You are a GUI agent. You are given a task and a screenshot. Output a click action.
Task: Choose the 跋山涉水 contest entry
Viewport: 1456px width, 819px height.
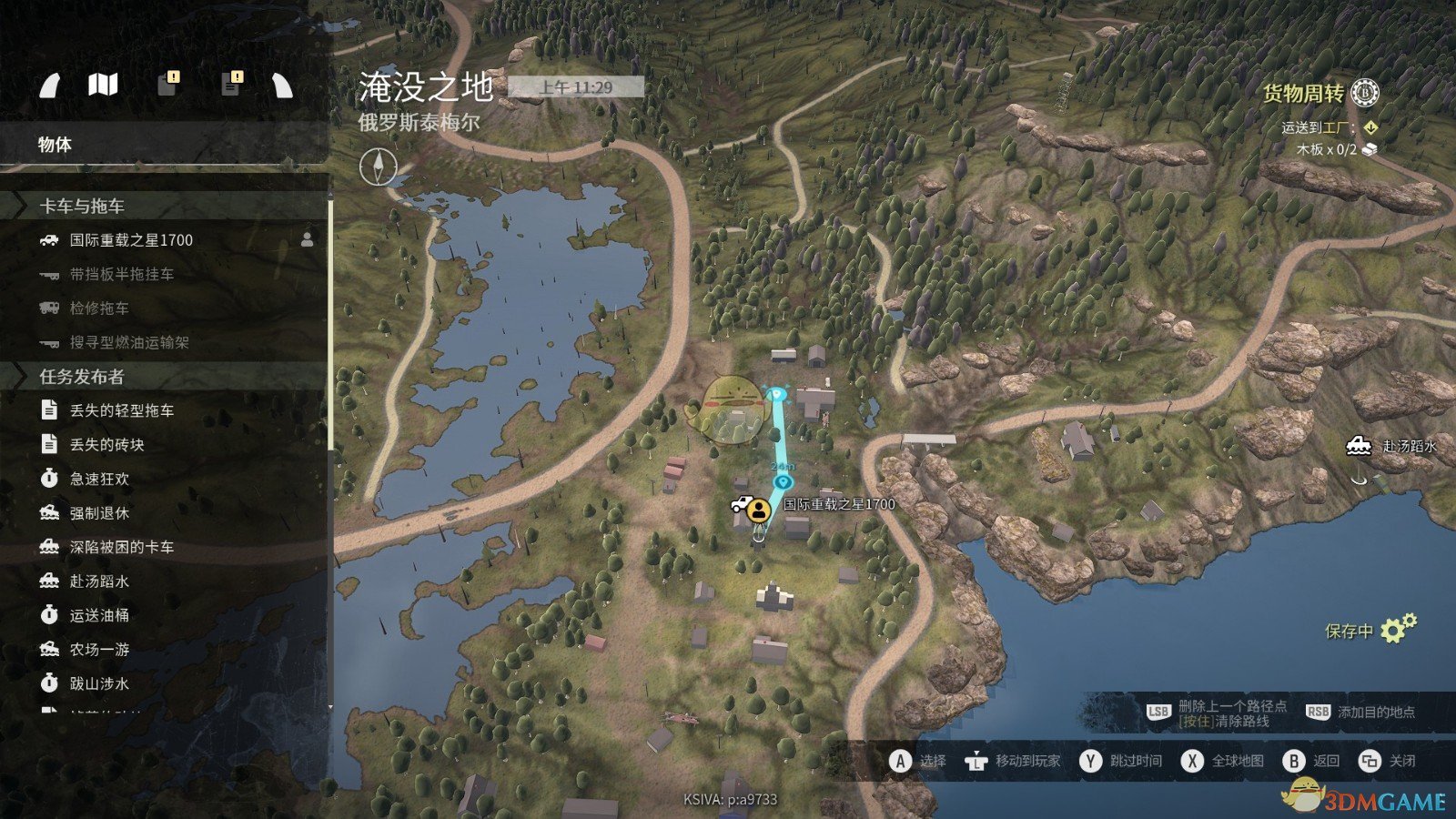point(99,683)
